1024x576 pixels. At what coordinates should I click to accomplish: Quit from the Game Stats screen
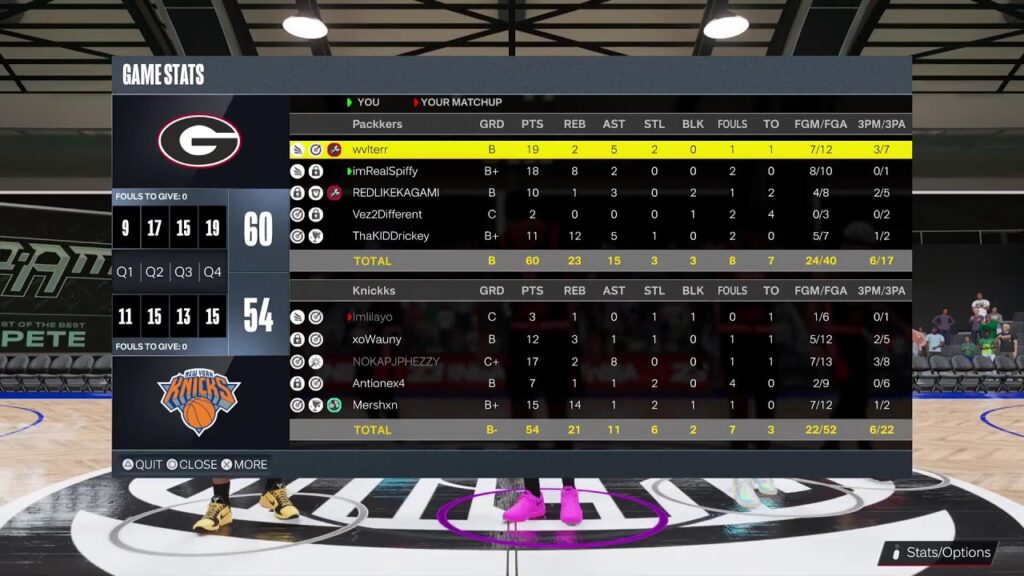[142, 465]
